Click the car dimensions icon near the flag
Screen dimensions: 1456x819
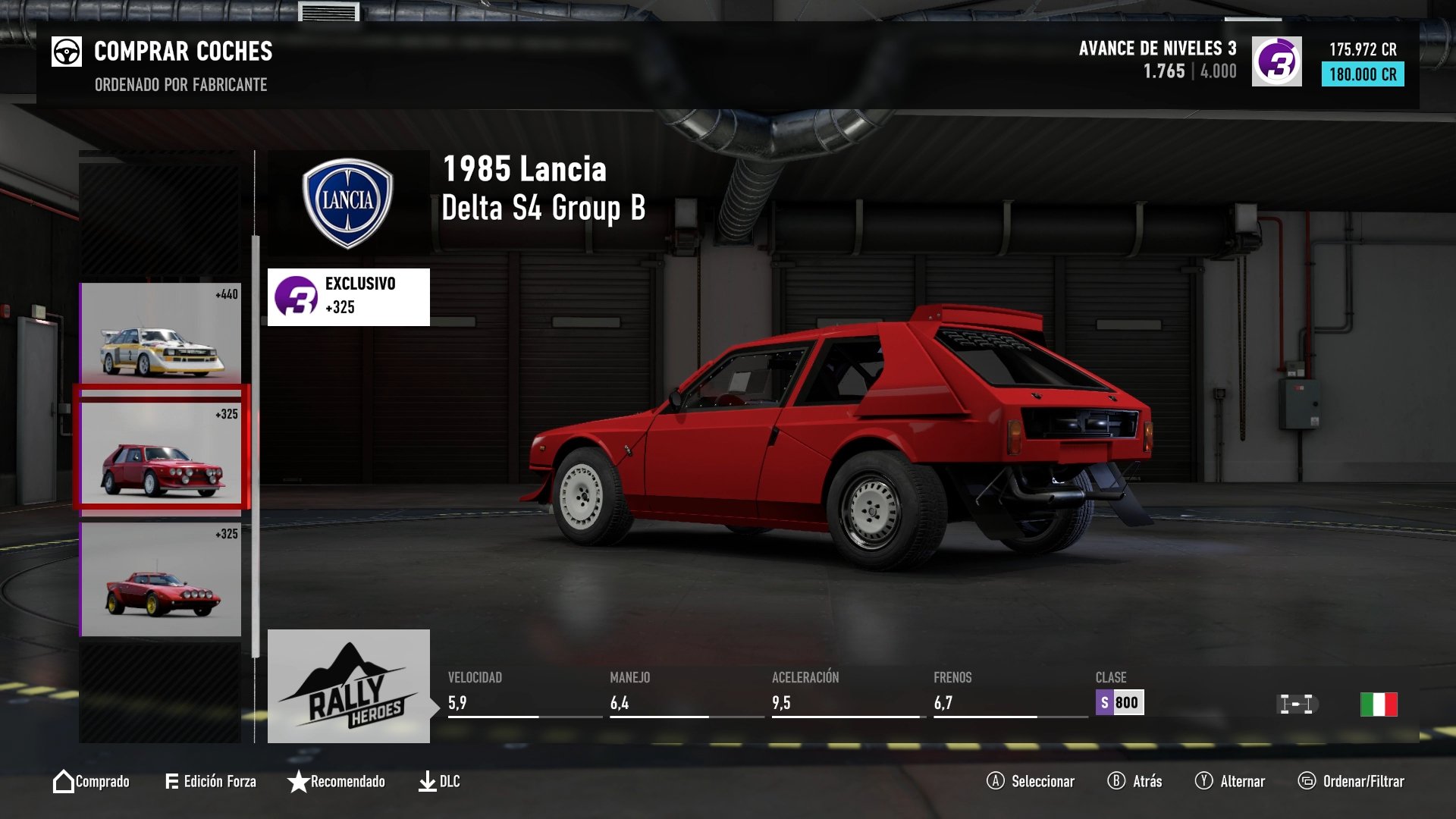pos(1299,703)
